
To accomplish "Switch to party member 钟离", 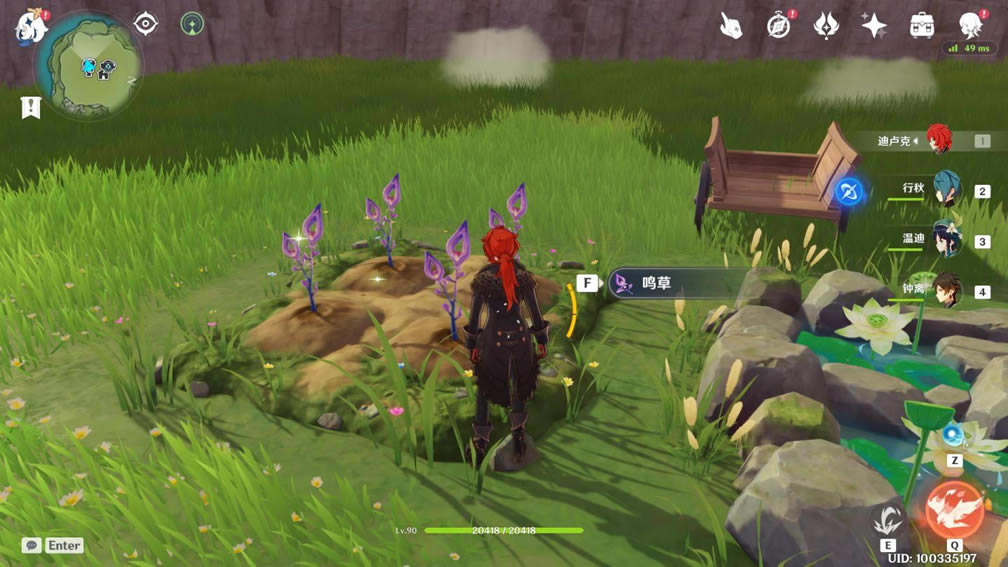I will coord(945,291).
